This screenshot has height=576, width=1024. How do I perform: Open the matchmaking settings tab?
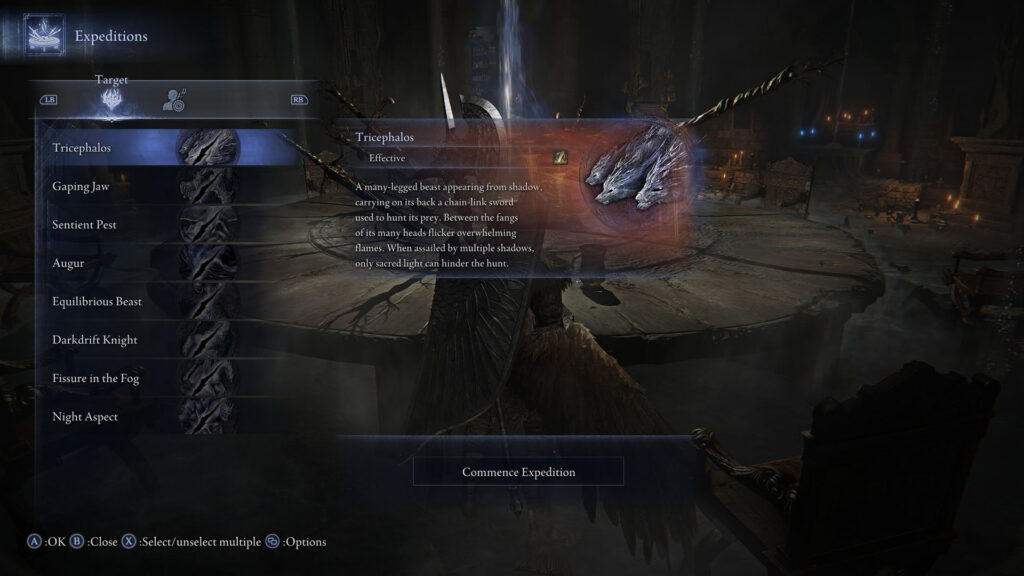click(175, 99)
